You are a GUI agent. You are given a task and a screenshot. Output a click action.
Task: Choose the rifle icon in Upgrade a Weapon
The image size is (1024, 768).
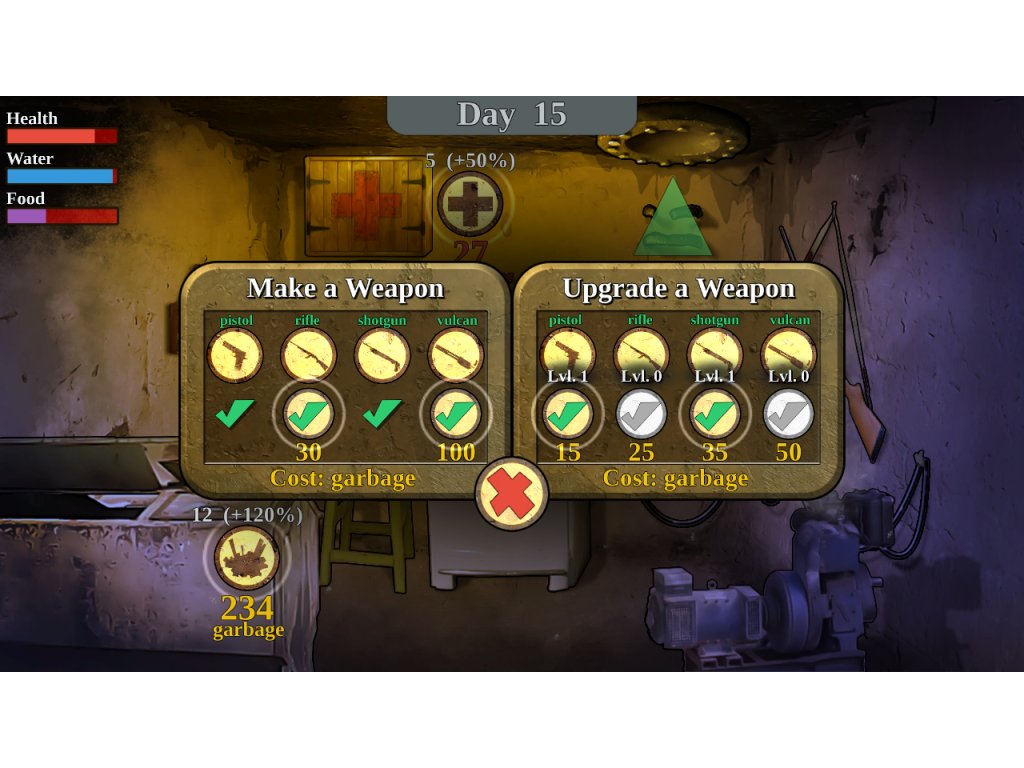(641, 353)
